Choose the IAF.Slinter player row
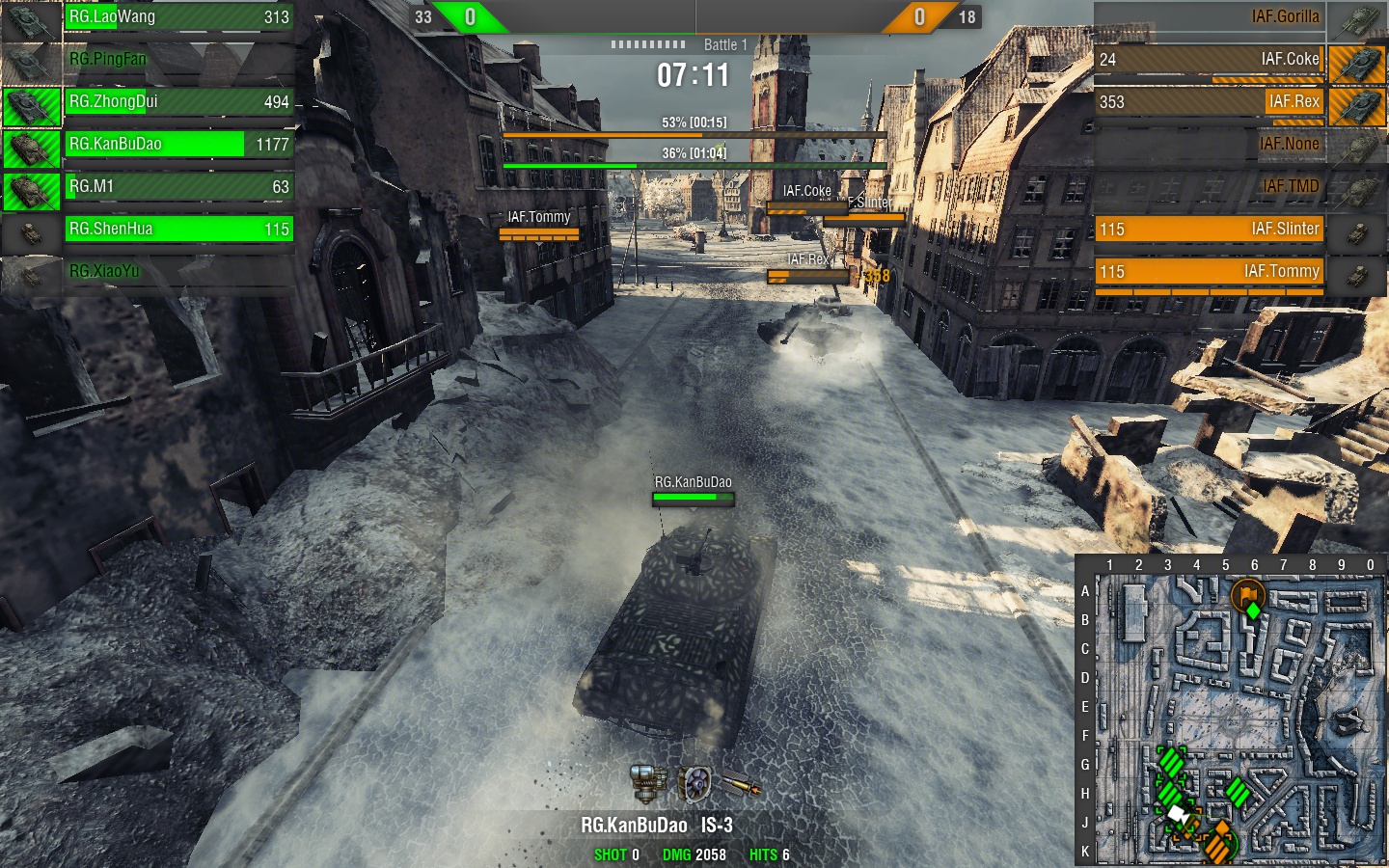 [1210, 230]
